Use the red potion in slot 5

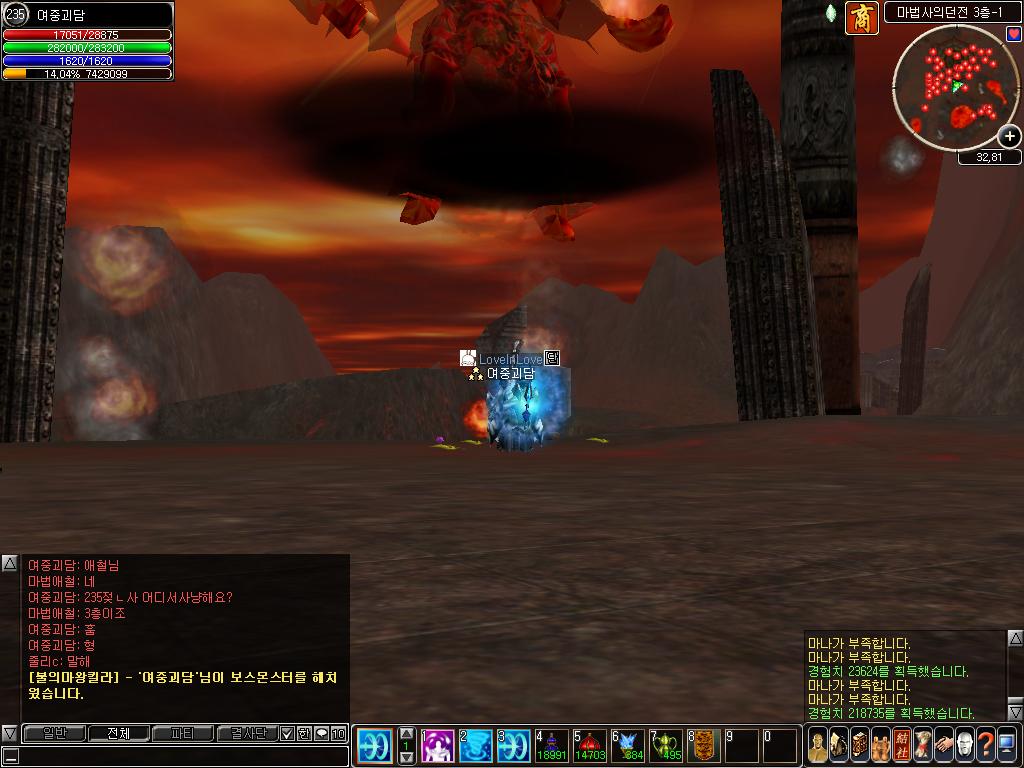[590, 746]
